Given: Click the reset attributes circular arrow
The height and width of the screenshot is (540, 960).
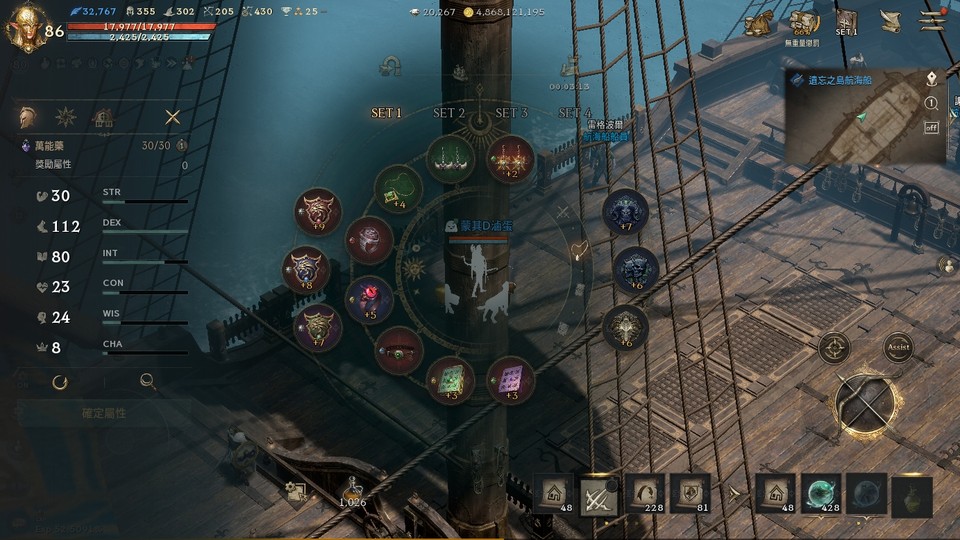Looking at the screenshot, I should click(60, 381).
